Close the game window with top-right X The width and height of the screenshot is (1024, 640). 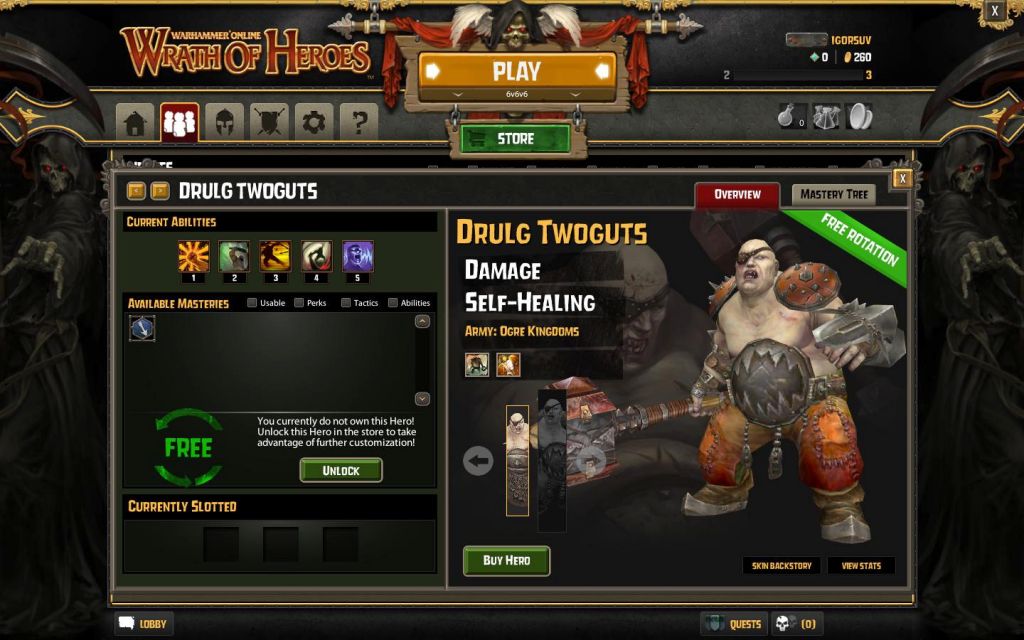pyautogui.click(x=994, y=11)
